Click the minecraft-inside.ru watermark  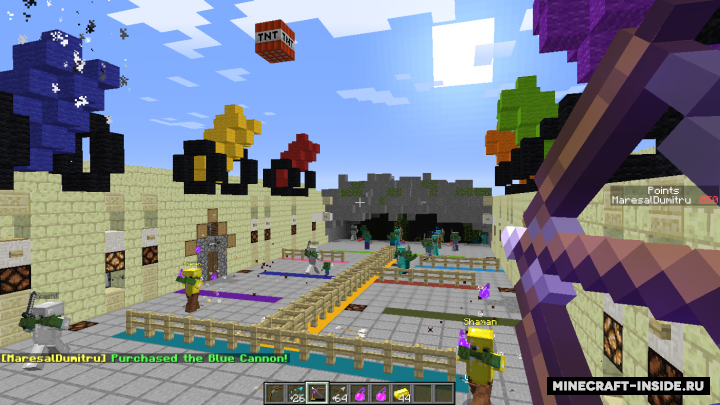tap(629, 385)
